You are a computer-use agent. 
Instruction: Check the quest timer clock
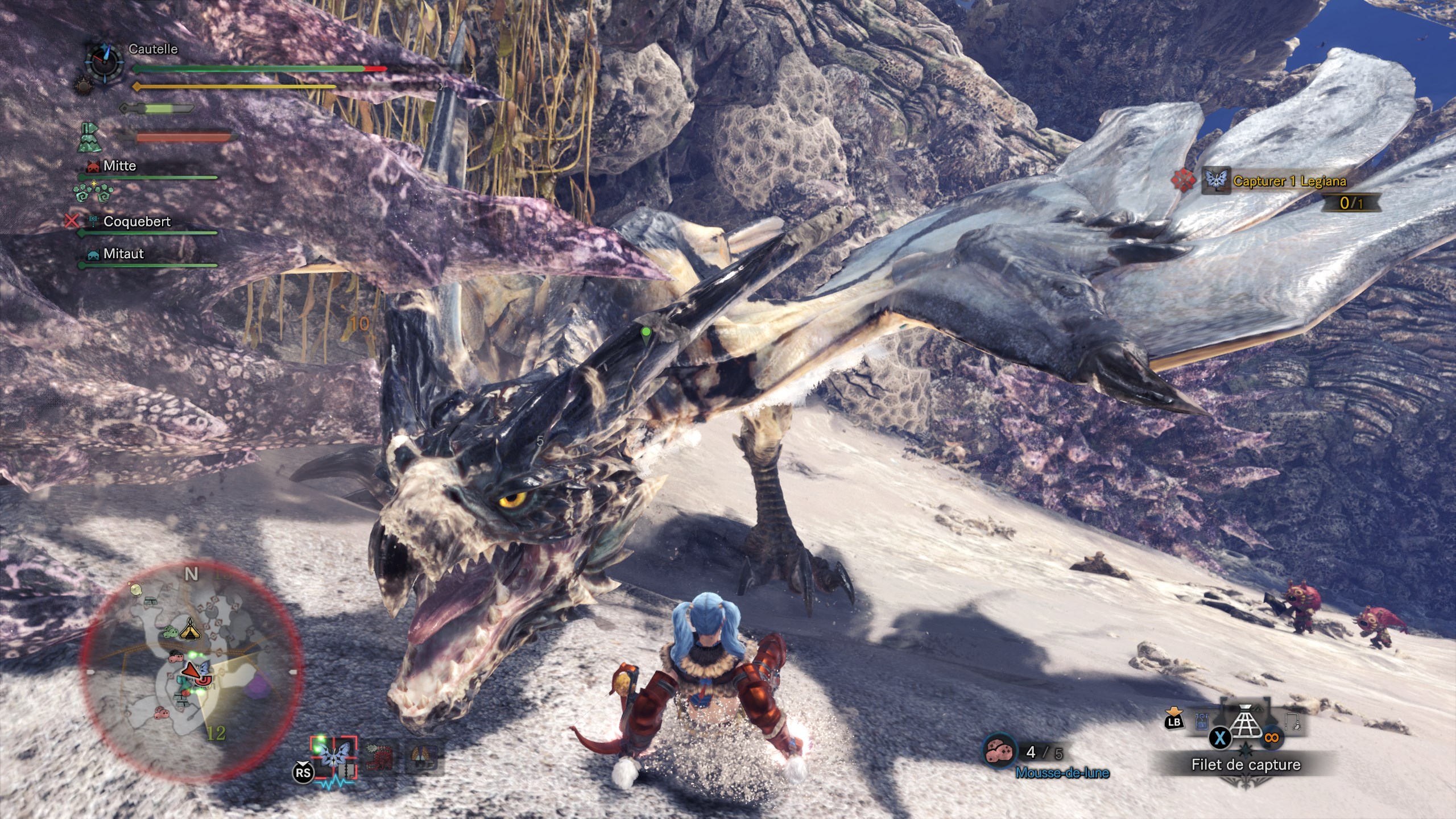coord(104,63)
